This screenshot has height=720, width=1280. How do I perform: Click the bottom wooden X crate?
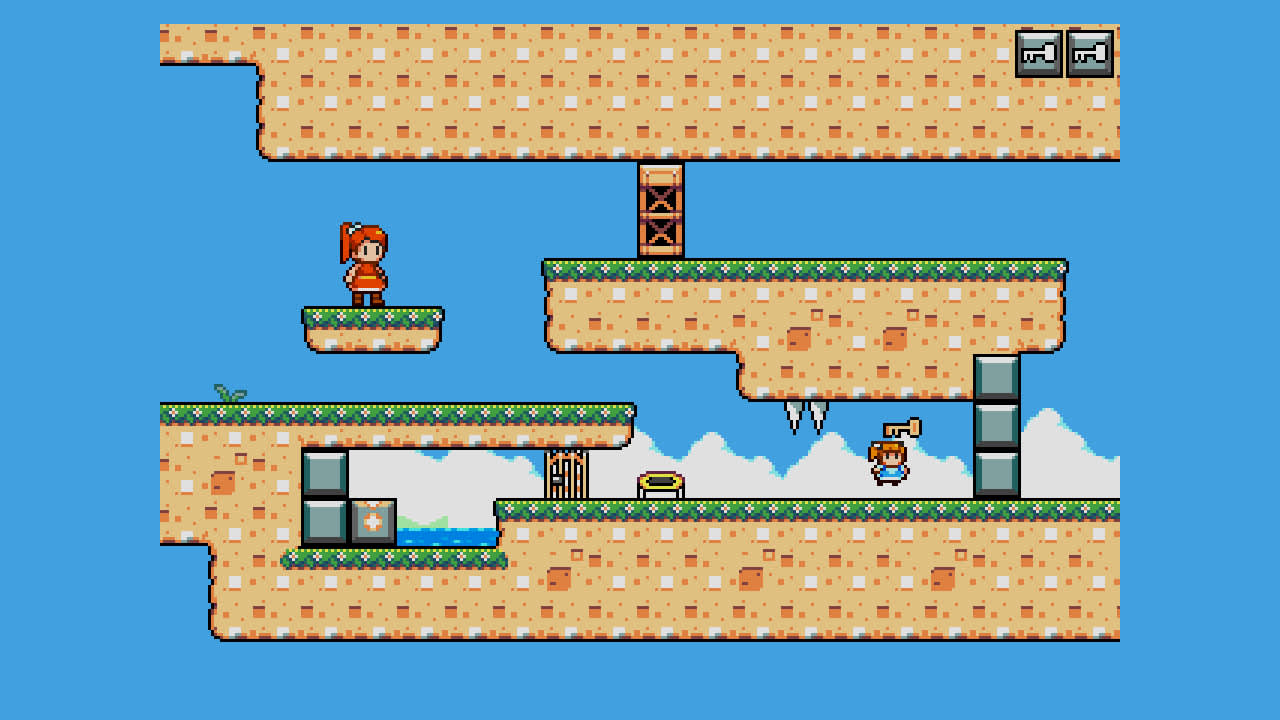click(x=661, y=237)
